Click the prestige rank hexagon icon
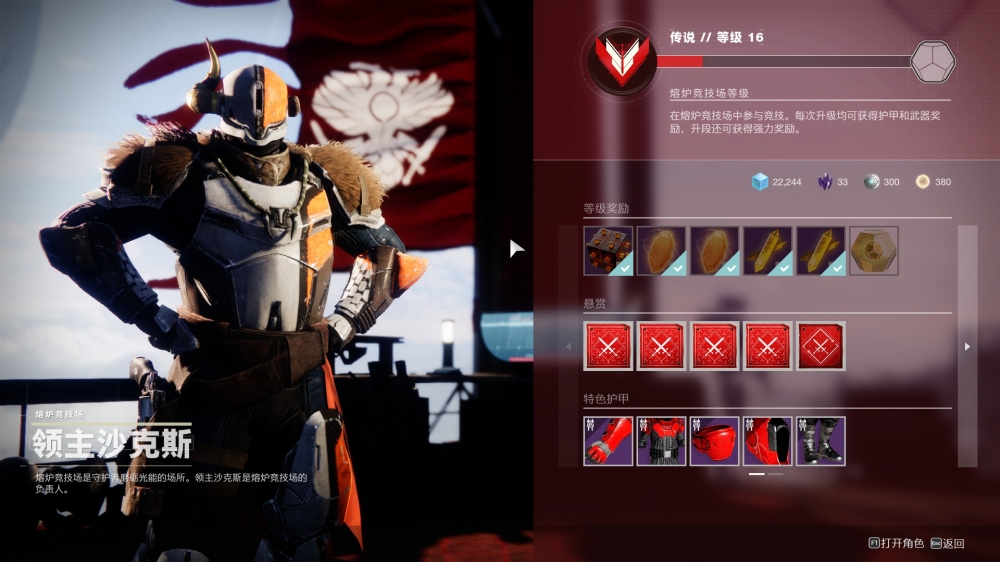Screen dimensions: 1000x562 pyautogui.click(x=932, y=61)
